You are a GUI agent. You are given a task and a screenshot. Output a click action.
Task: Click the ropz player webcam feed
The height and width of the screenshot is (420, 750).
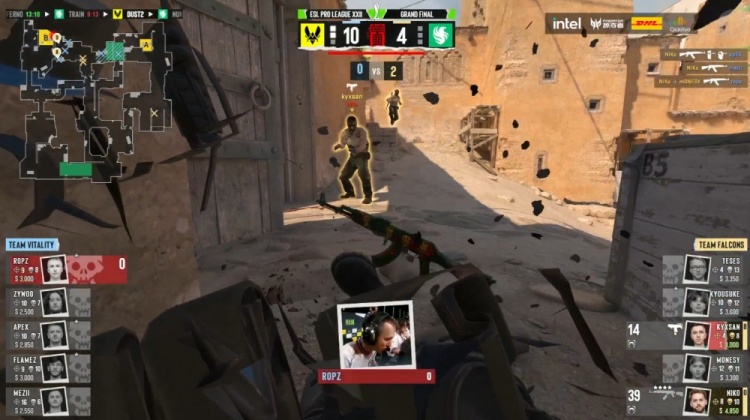pos(375,335)
